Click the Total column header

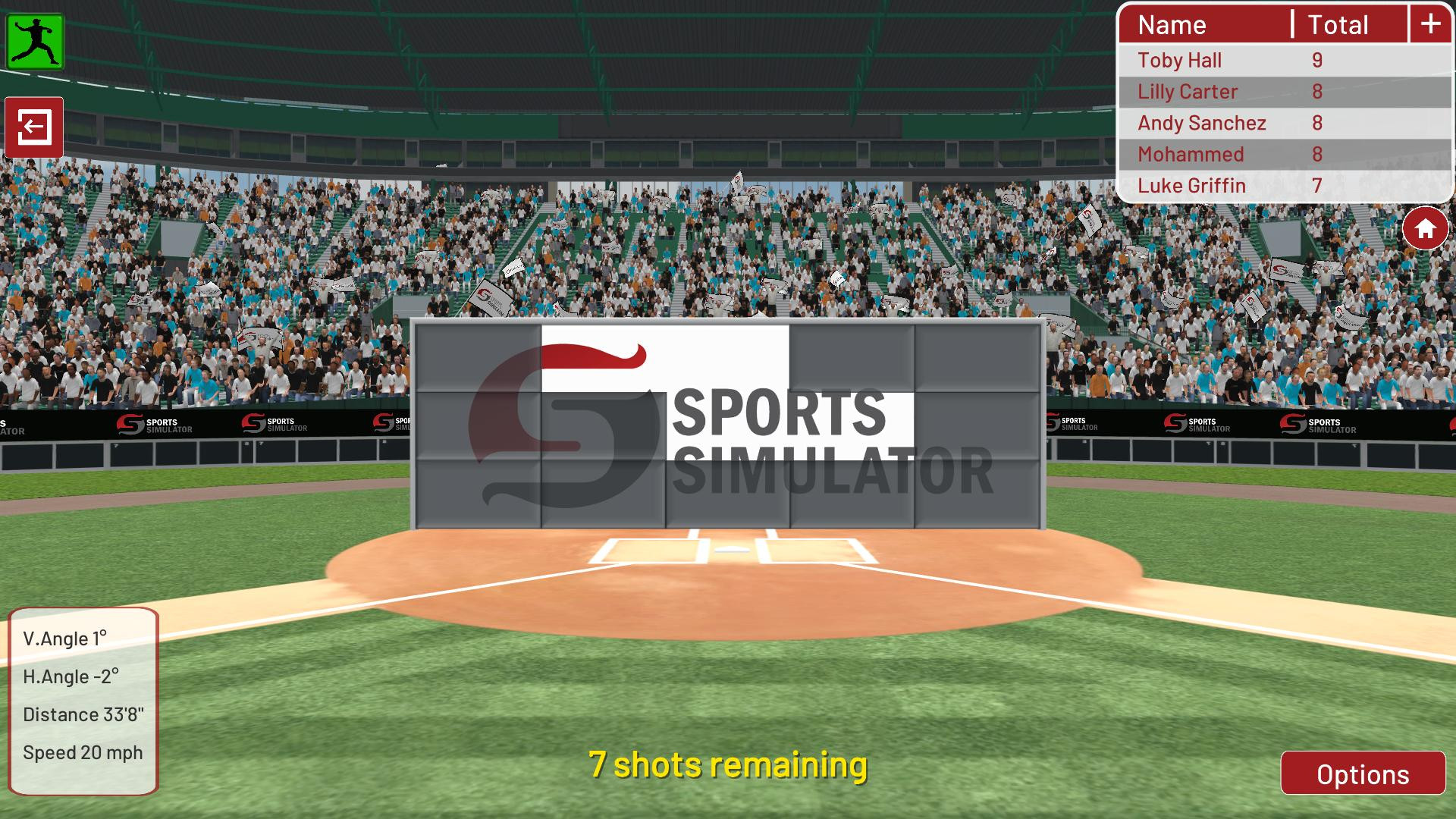click(x=1338, y=24)
